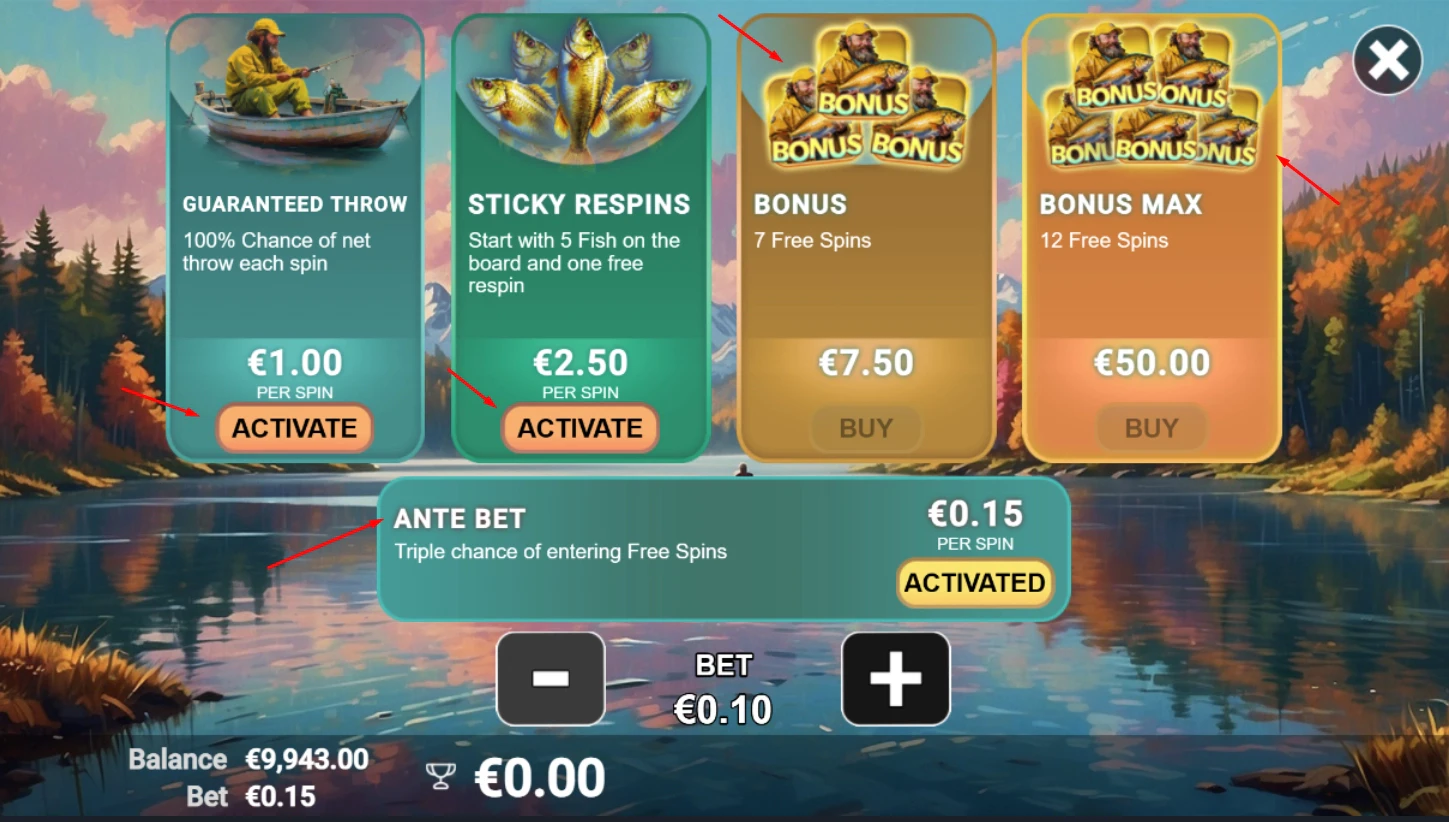Click the Ante Bet panel description

(x=560, y=551)
